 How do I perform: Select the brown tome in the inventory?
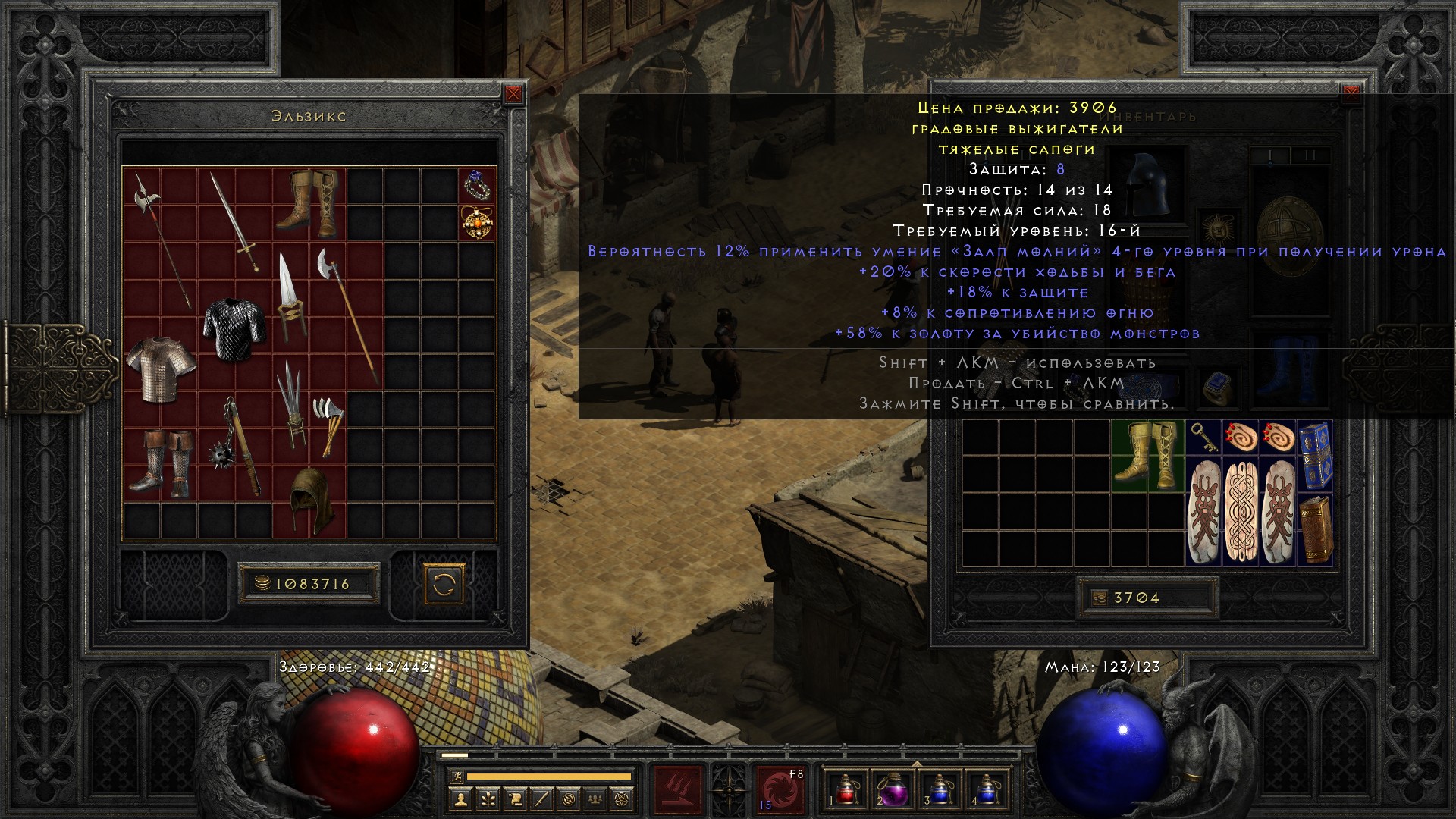[x=1315, y=529]
